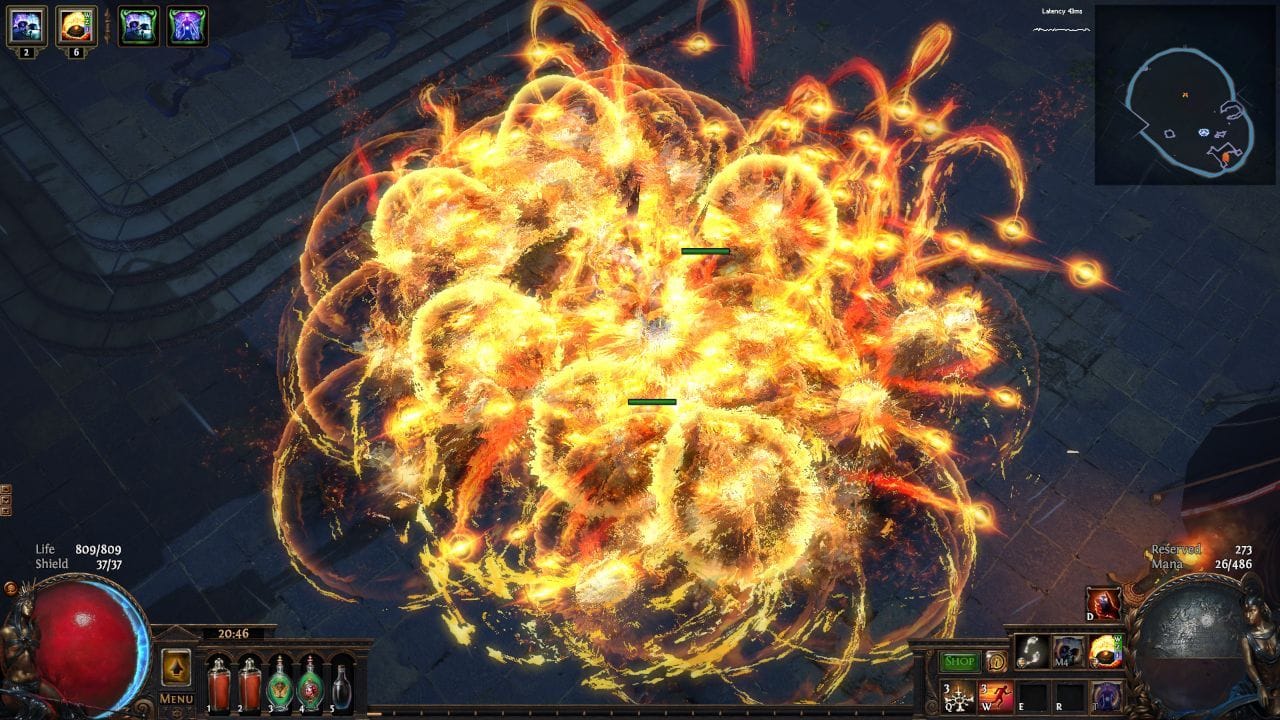Click the left-mouse-button skill icon
1280x720 pixels.
point(1032,651)
